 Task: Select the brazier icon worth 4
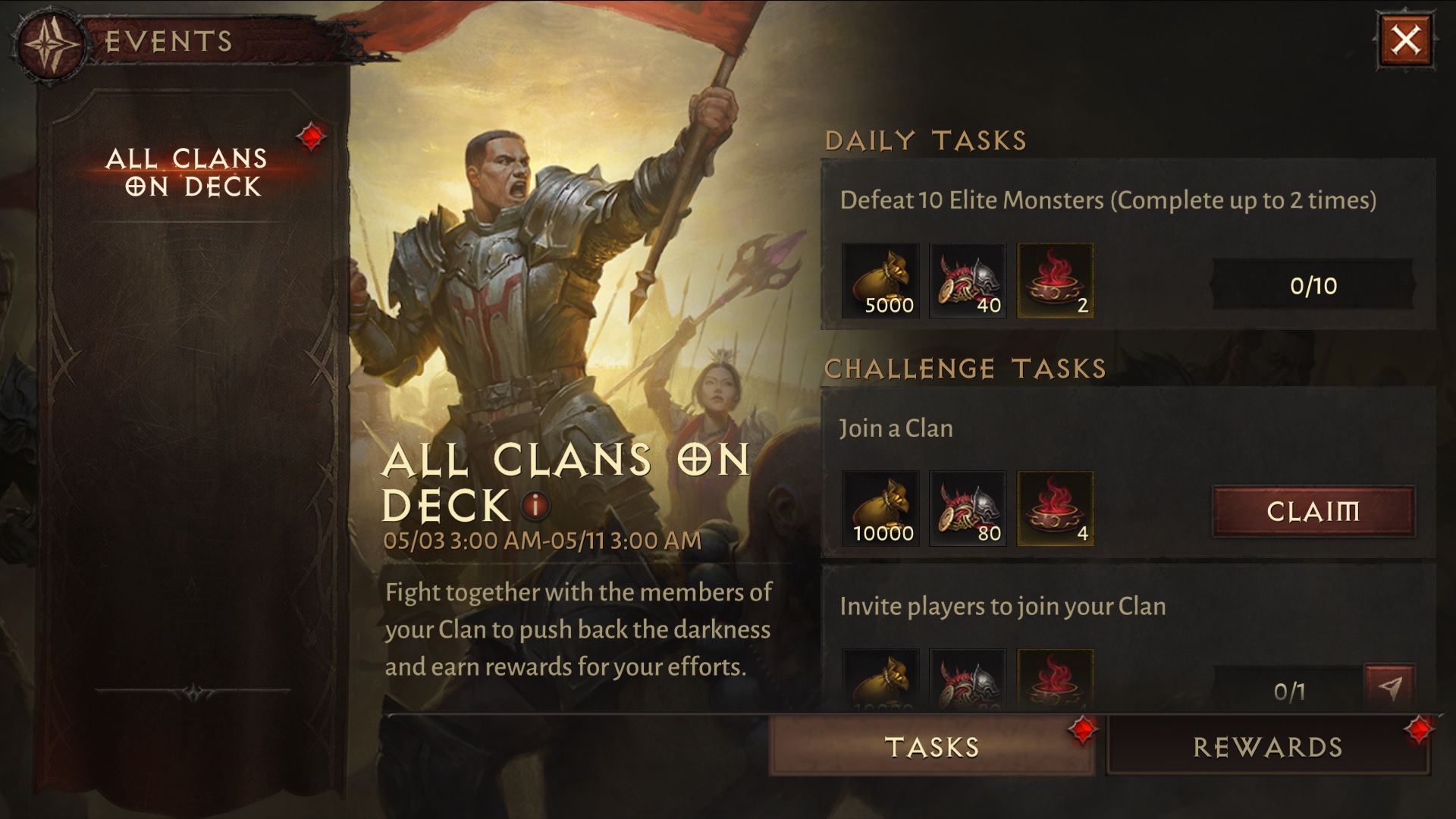[1056, 507]
